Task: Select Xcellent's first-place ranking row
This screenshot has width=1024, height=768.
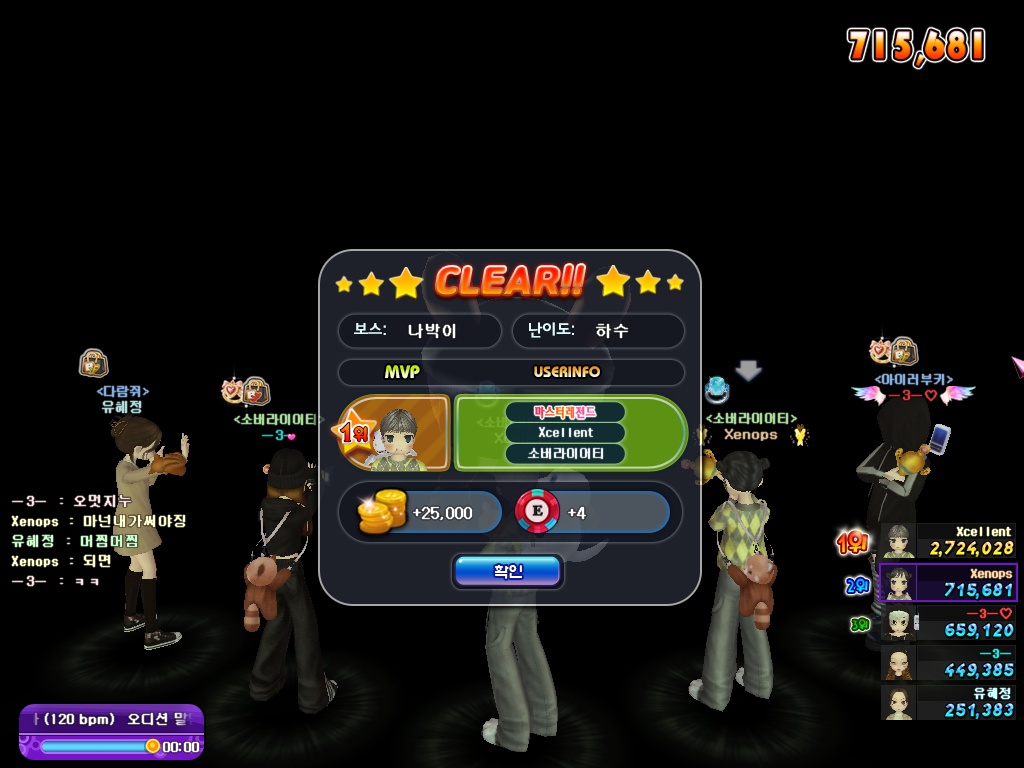Action: [948, 541]
